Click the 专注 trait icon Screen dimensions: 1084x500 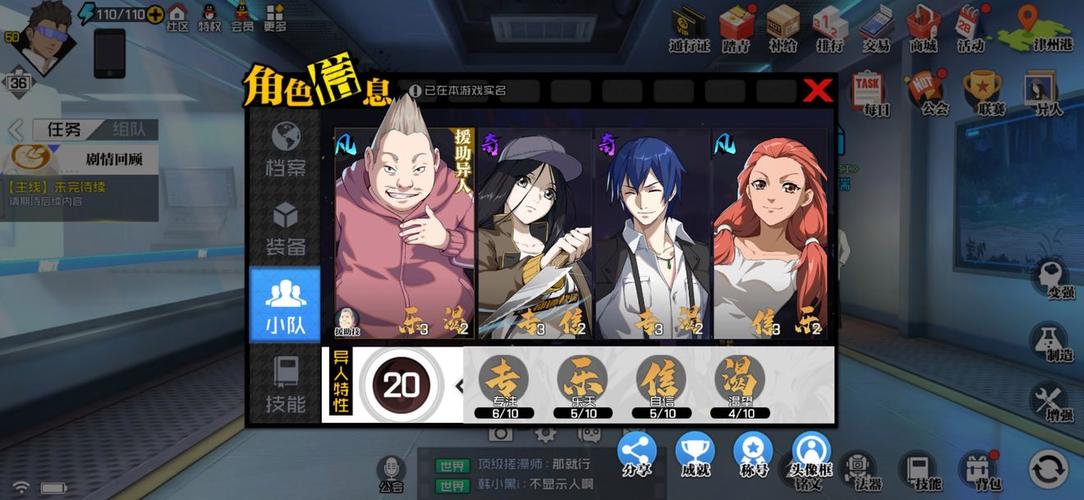(503, 380)
